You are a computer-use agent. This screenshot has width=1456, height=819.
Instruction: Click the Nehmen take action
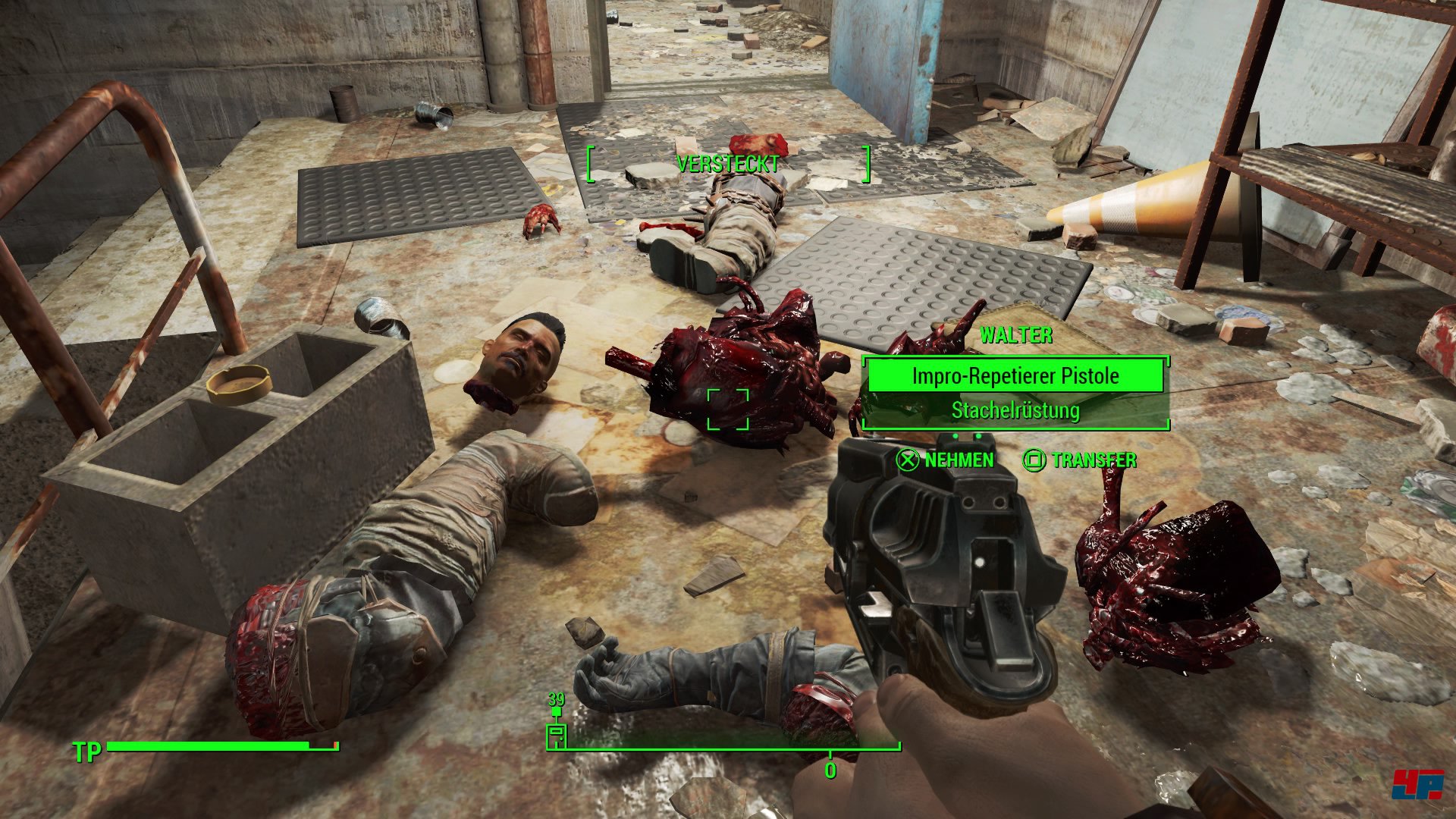tap(946, 460)
